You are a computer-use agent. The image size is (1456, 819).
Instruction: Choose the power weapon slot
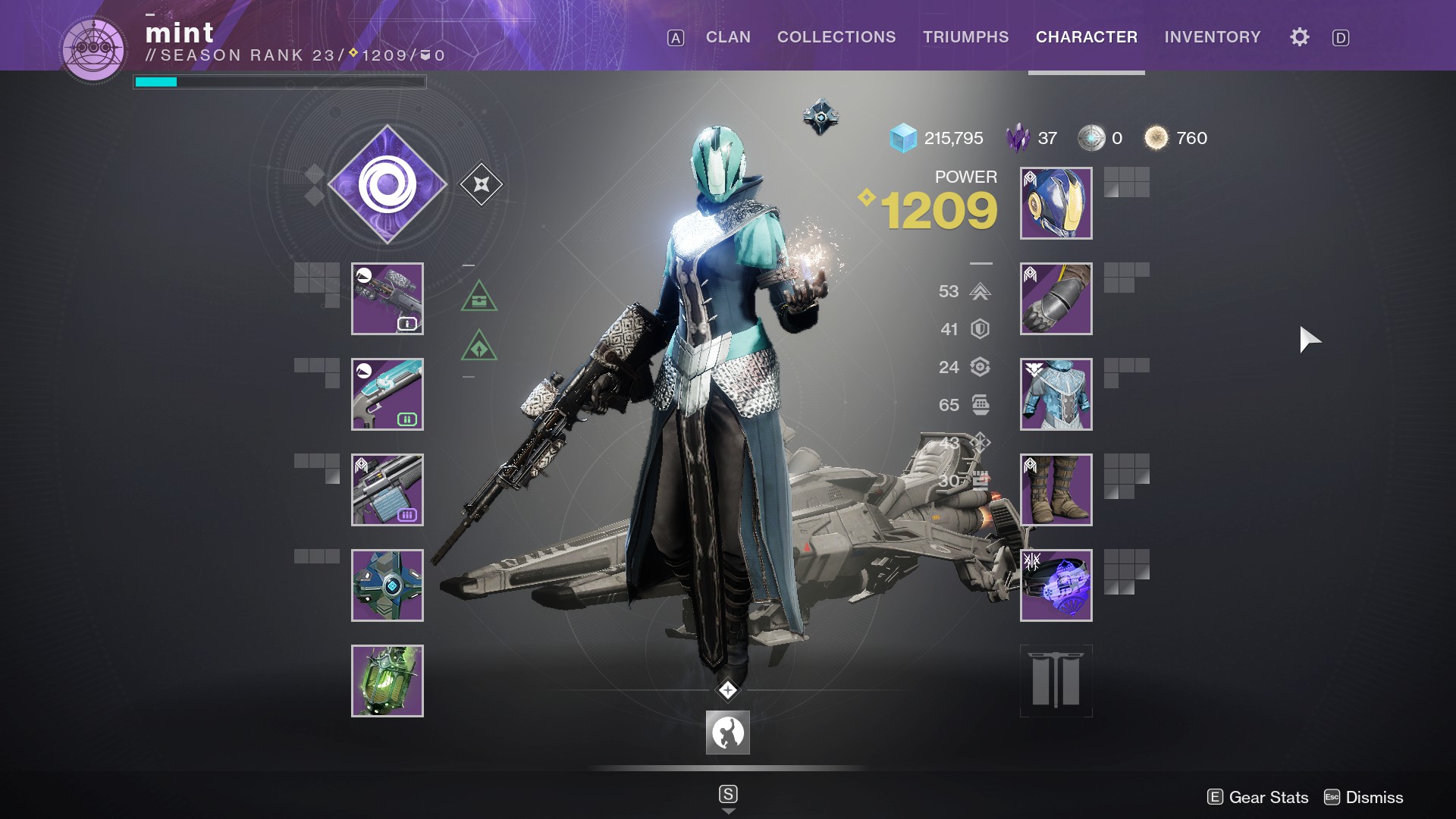point(388,490)
